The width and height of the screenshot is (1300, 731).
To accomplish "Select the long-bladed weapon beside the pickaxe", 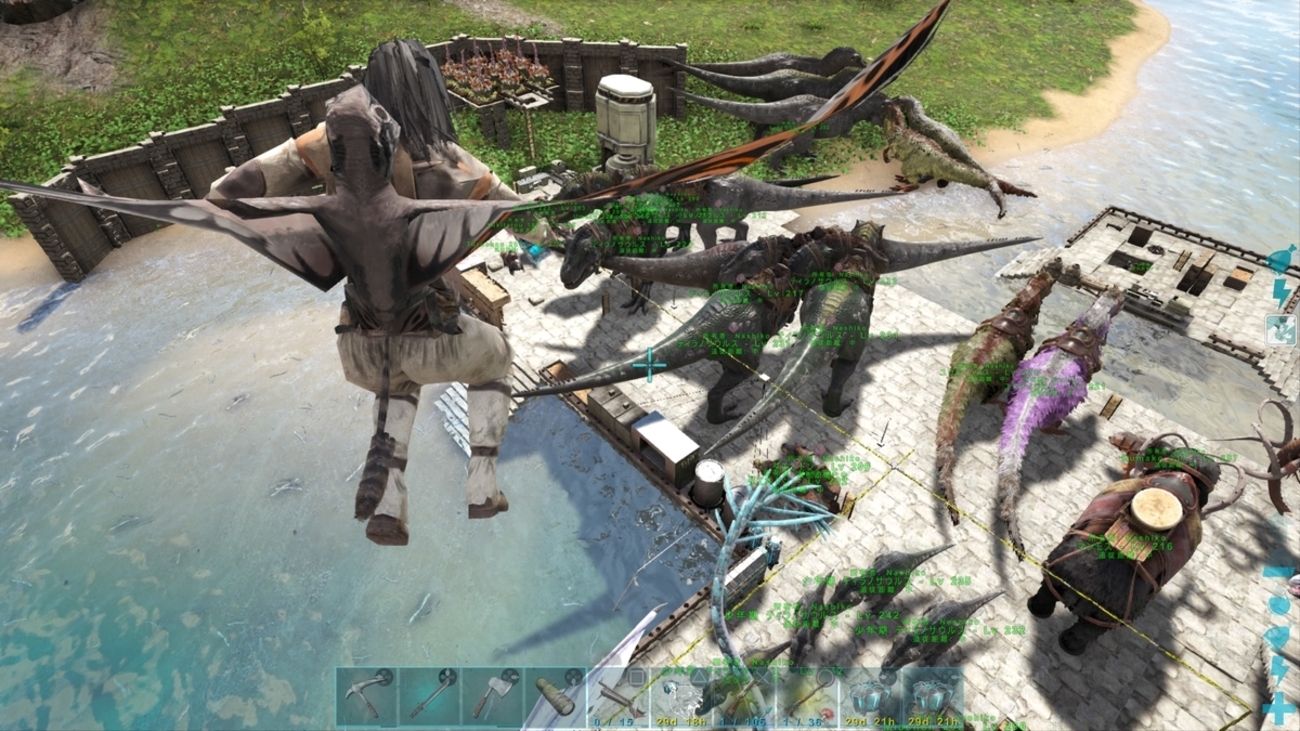I will point(430,696).
